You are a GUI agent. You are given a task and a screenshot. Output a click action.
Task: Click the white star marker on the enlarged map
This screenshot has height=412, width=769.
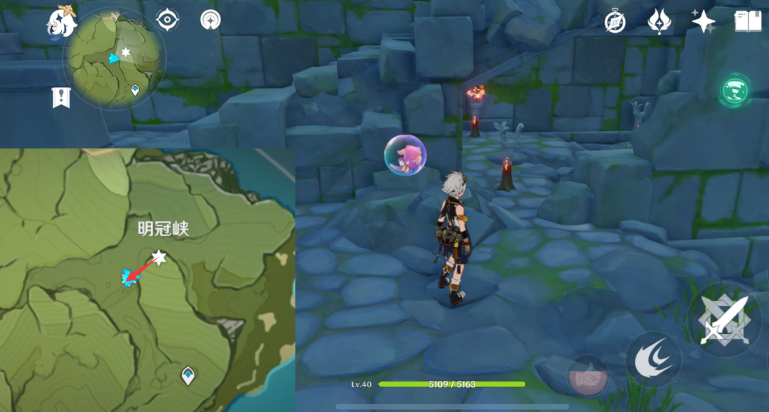[157, 258]
